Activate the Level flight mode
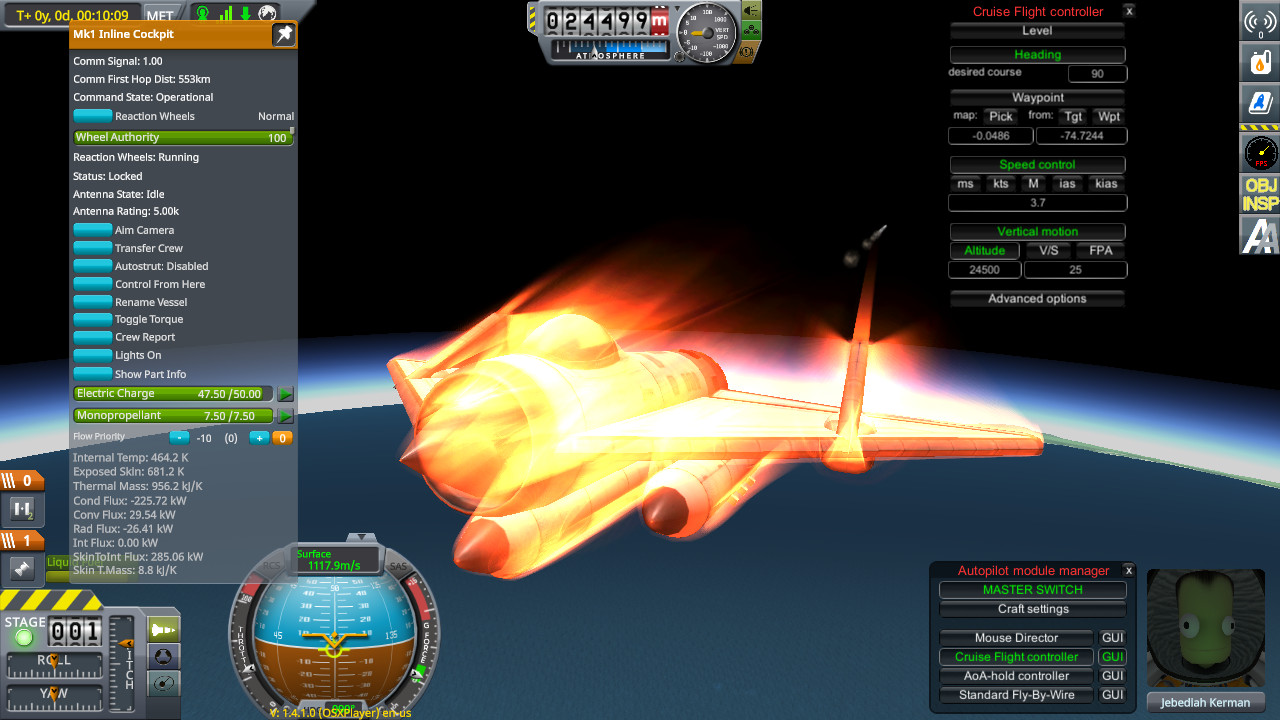This screenshot has width=1280, height=720. (1037, 31)
